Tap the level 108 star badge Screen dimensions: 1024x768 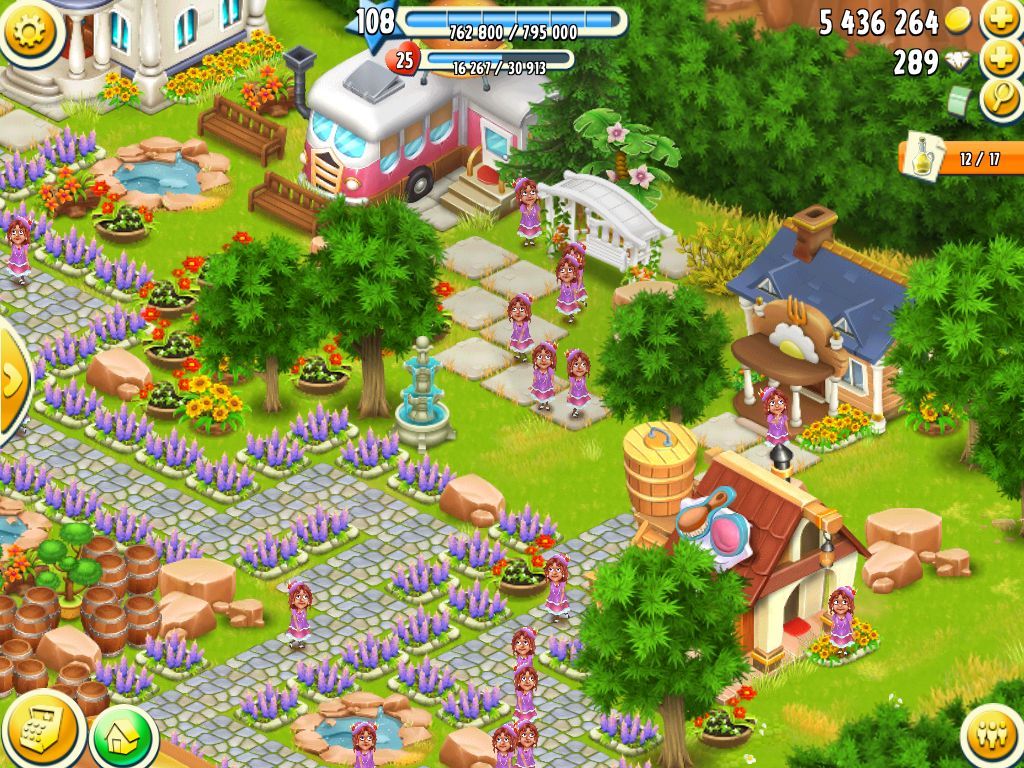(x=375, y=20)
